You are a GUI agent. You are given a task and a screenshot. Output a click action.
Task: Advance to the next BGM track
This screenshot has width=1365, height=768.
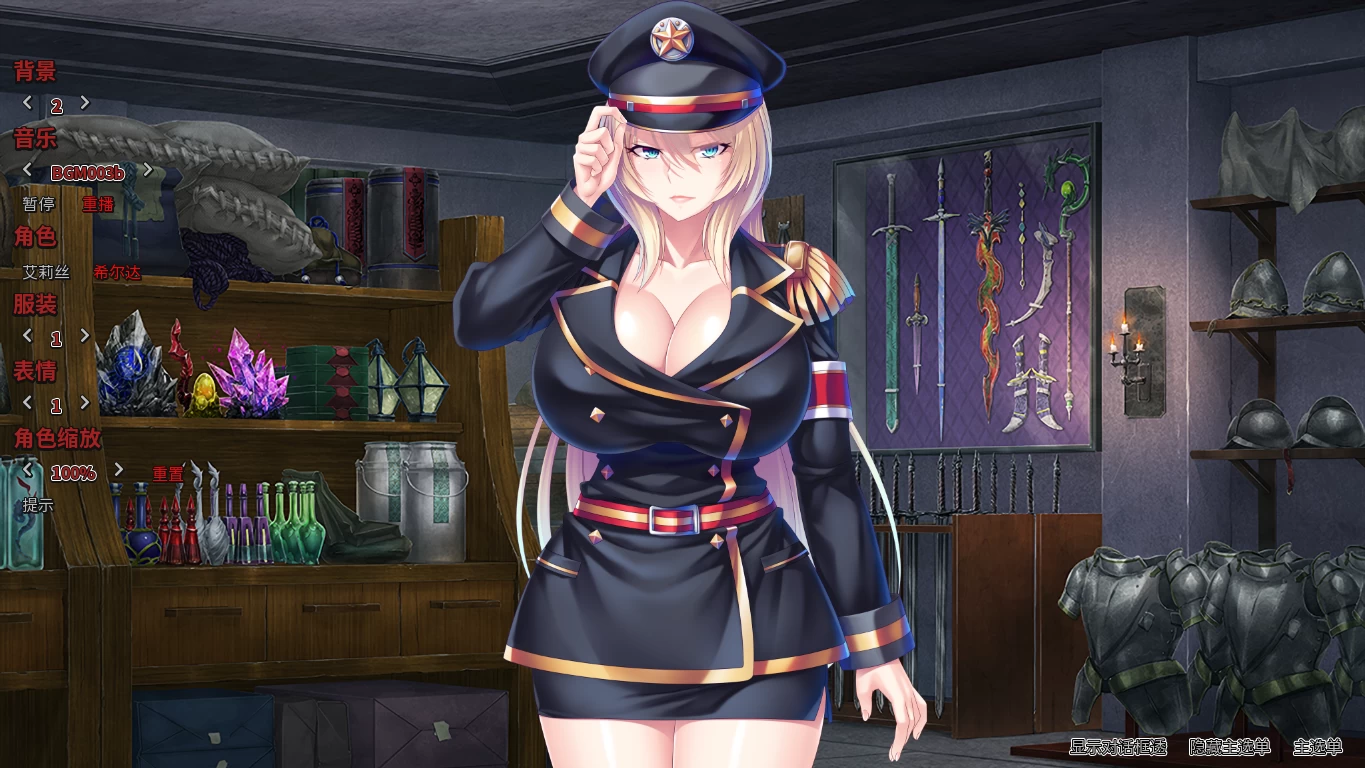click(x=148, y=170)
